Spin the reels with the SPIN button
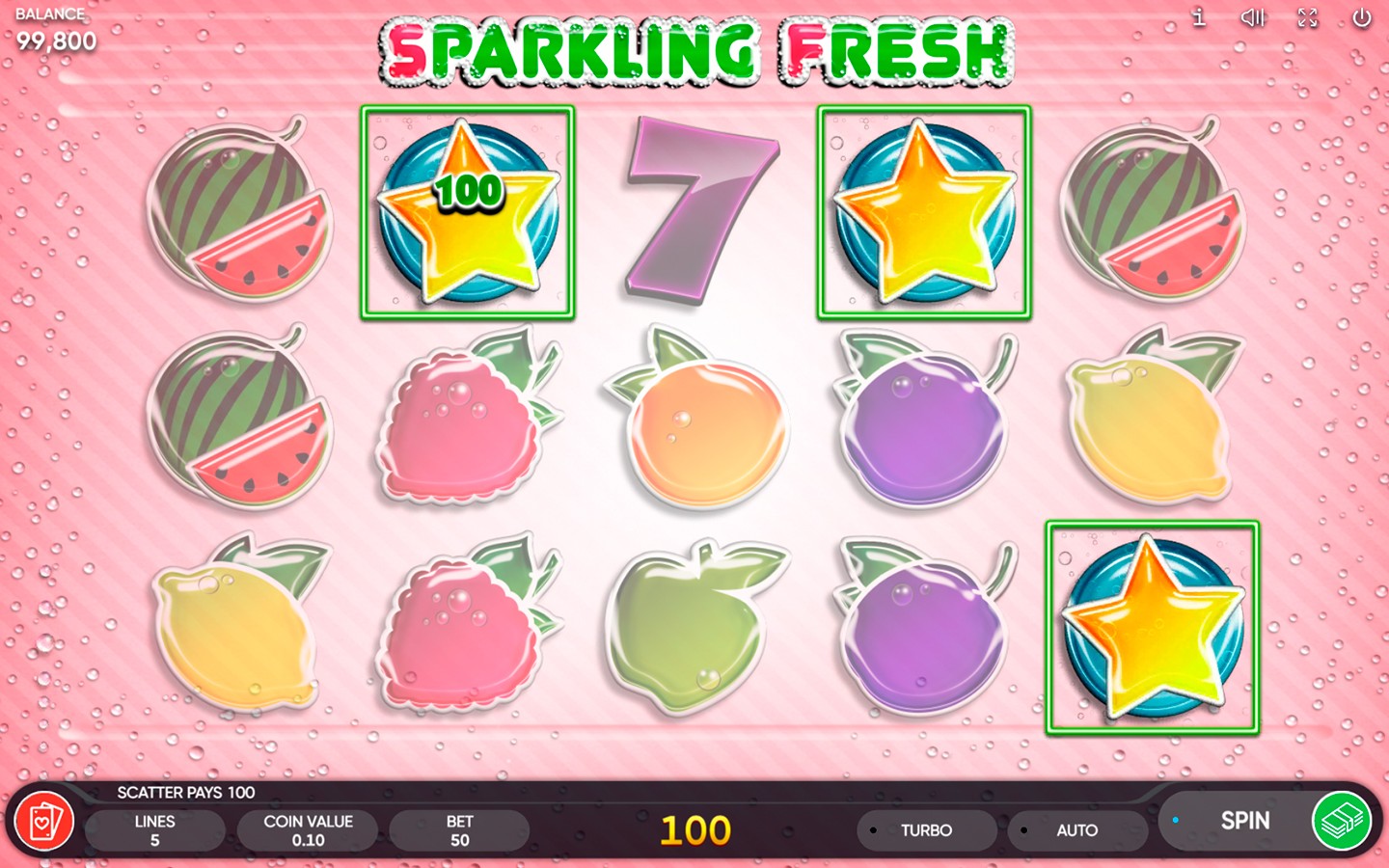 point(1243,821)
